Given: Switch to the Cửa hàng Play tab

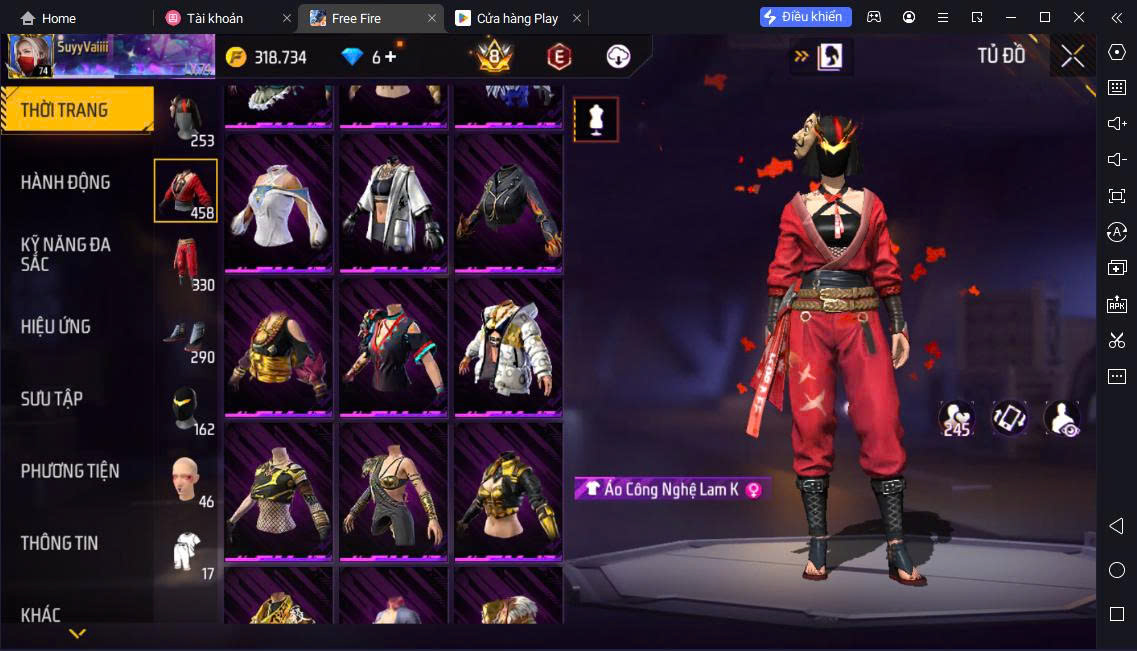Looking at the screenshot, I should 517,18.
